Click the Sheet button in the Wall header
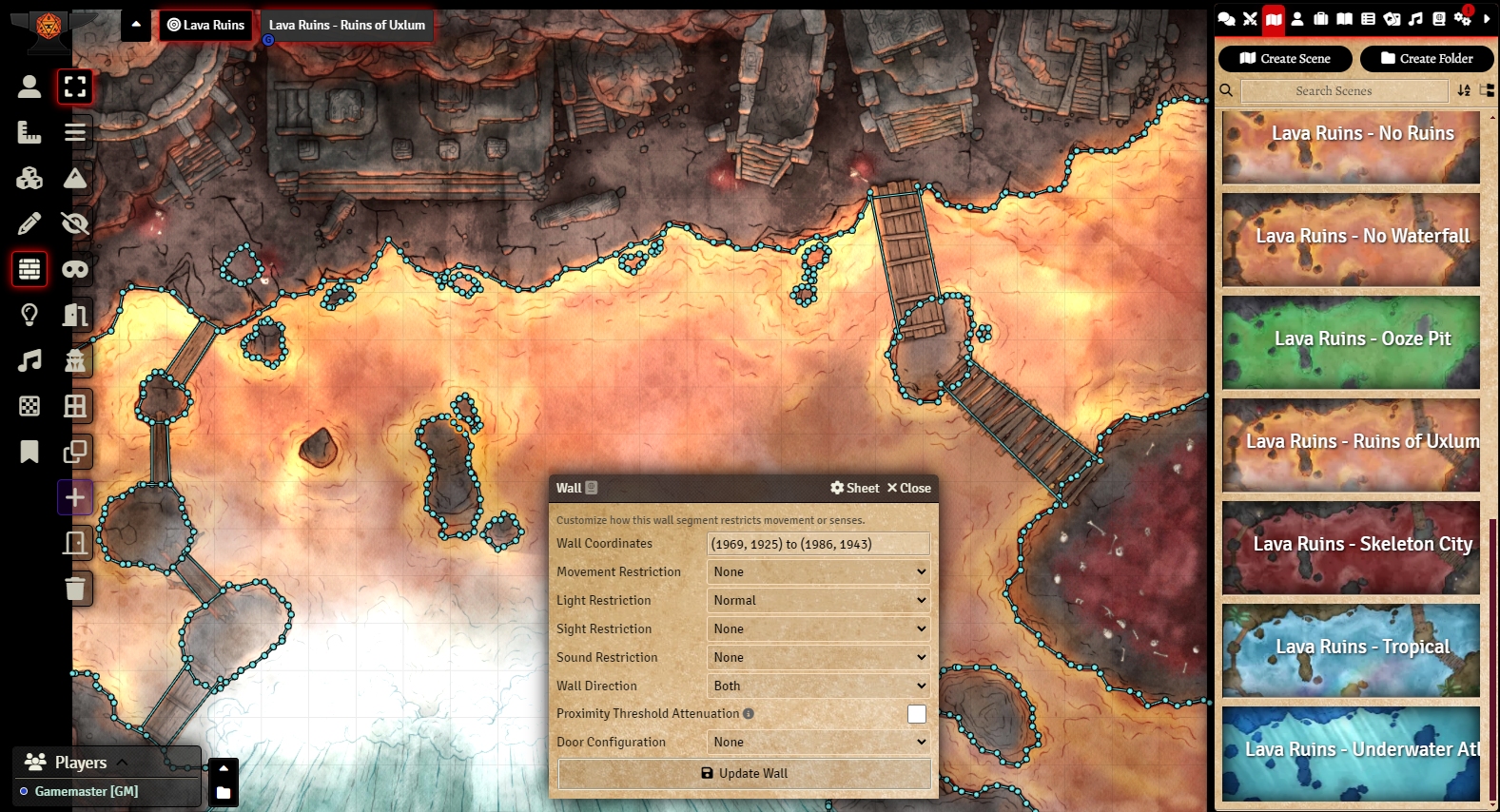 click(x=855, y=488)
